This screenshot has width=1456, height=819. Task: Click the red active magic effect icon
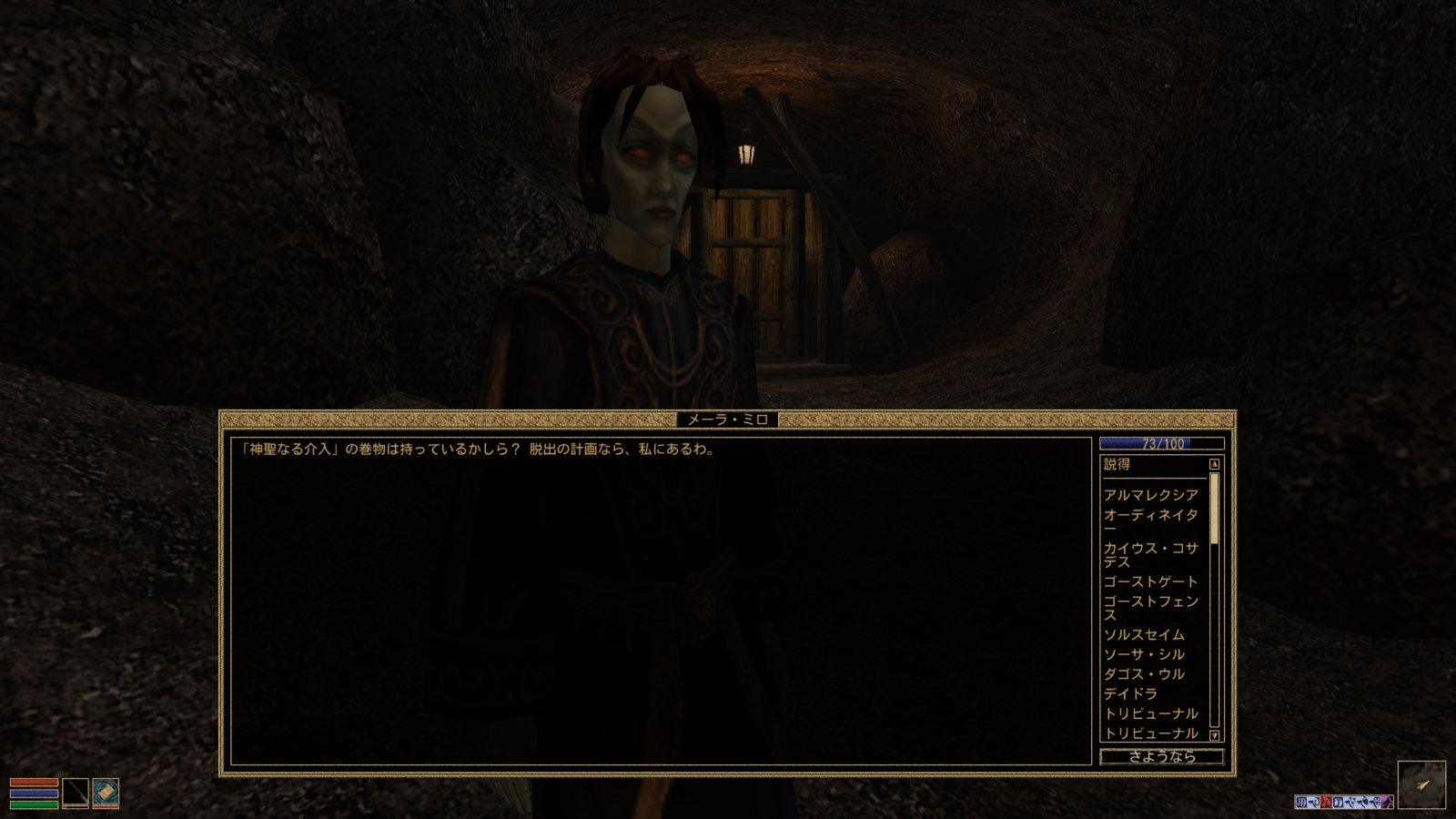point(1327,801)
